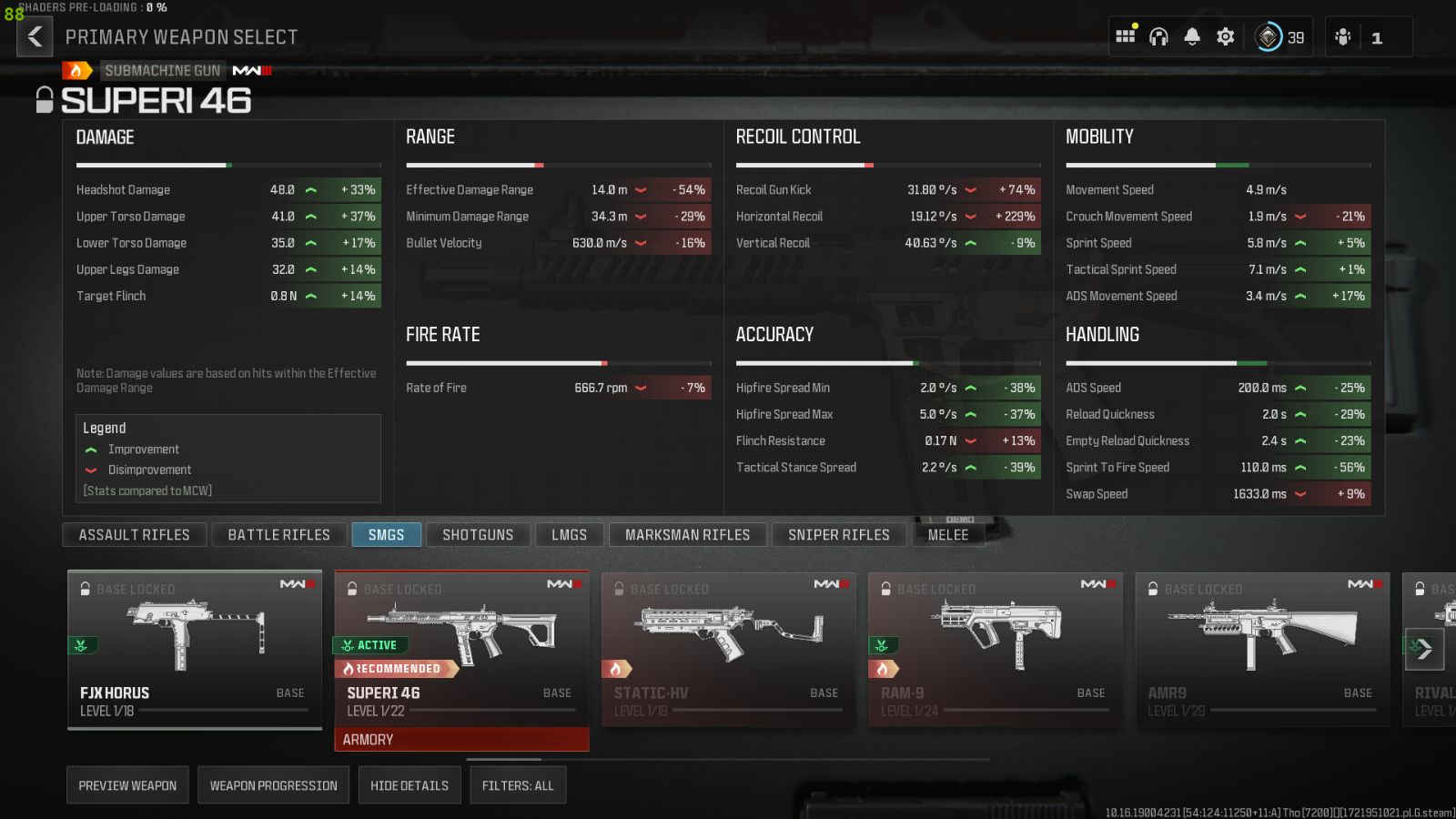Select the Assault Rifles category

(x=134, y=534)
